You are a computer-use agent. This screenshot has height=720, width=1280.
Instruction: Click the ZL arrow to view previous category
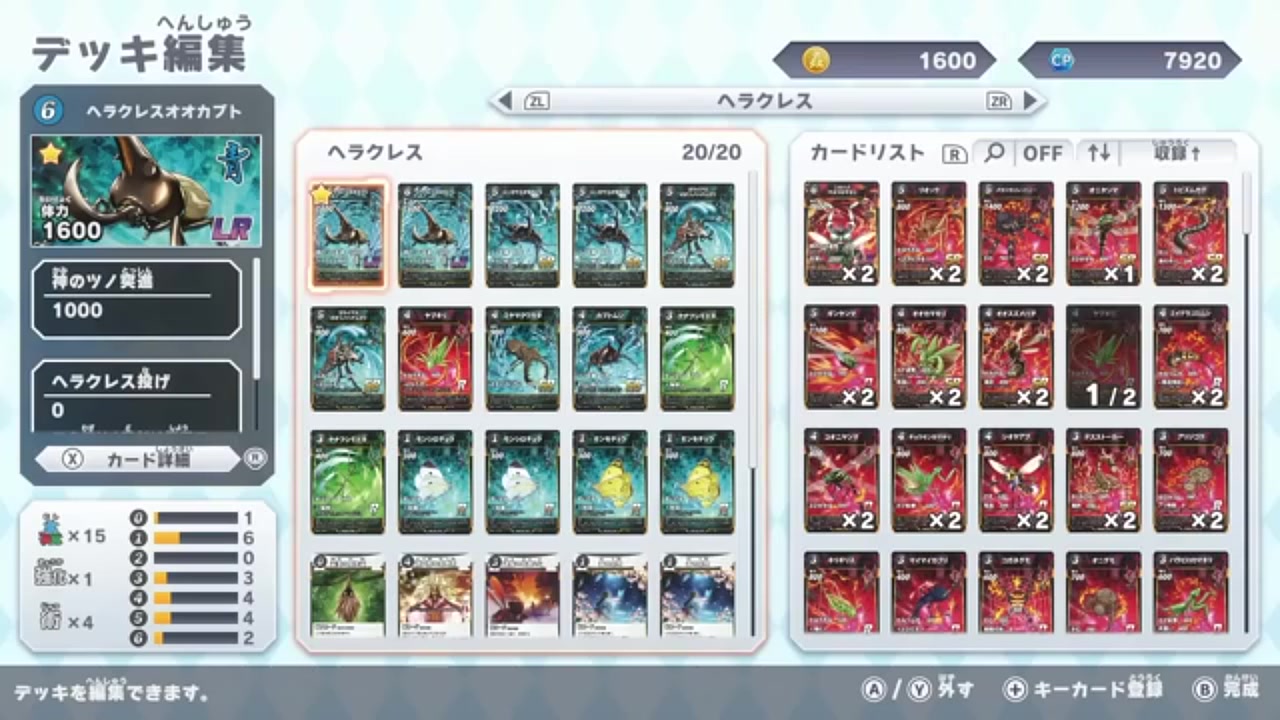pyautogui.click(x=503, y=100)
